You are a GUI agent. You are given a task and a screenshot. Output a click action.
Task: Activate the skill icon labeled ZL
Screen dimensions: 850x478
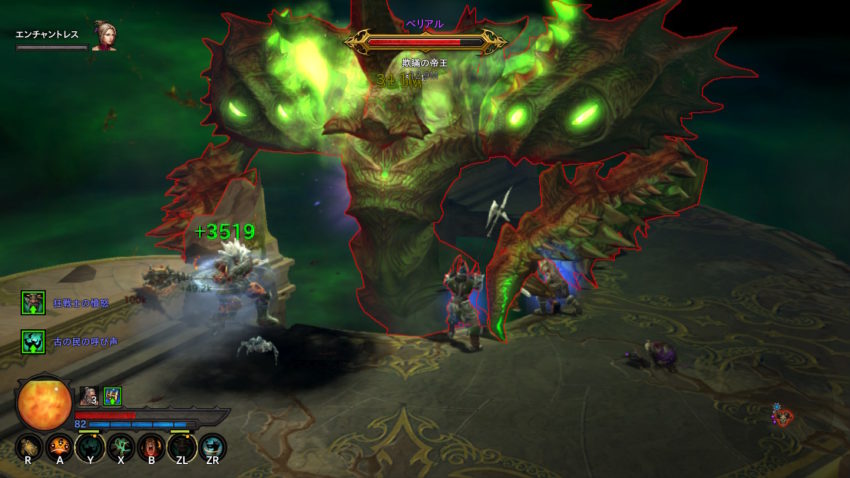(182, 446)
